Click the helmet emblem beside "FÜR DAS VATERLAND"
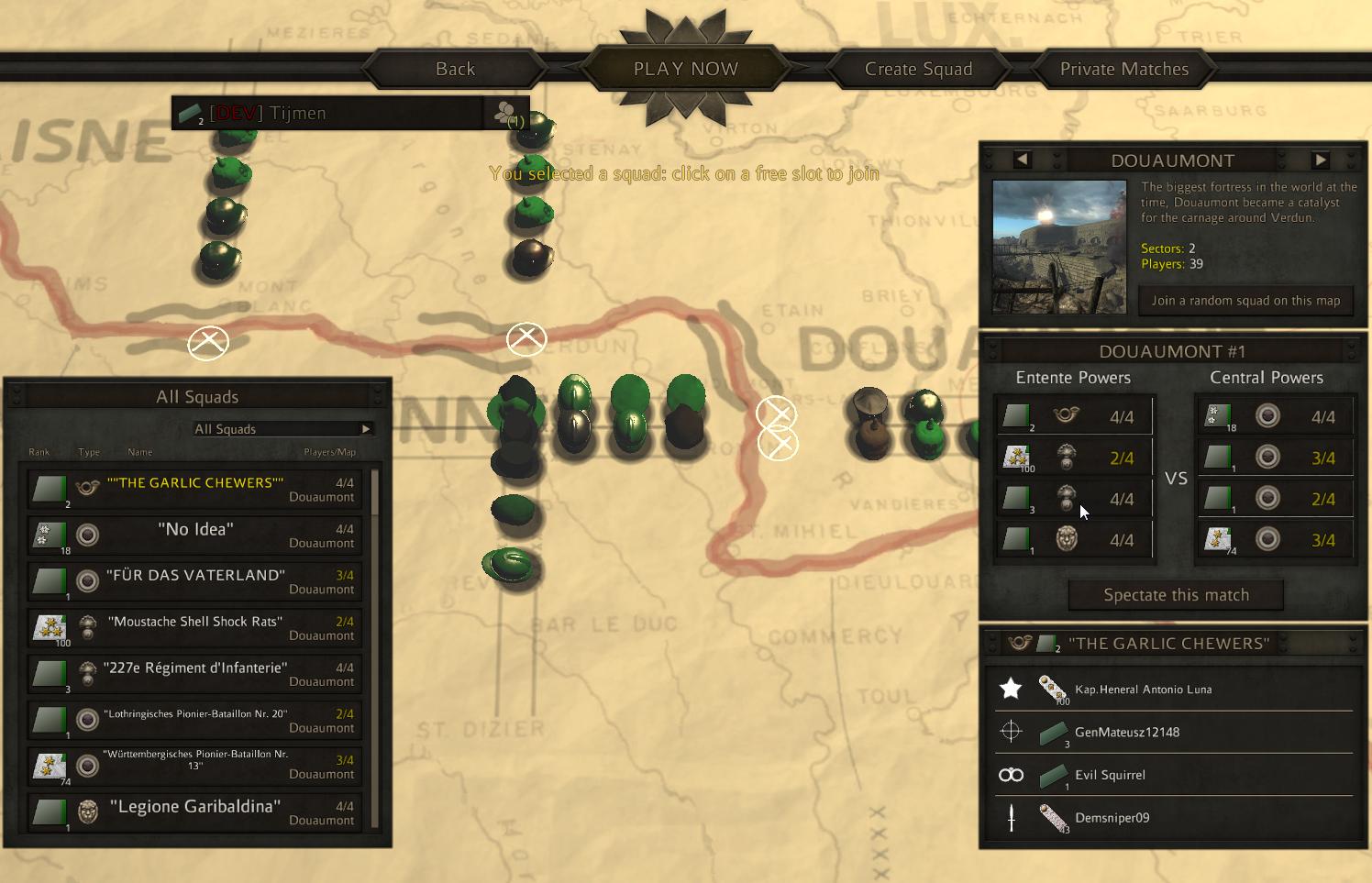 [x=87, y=580]
